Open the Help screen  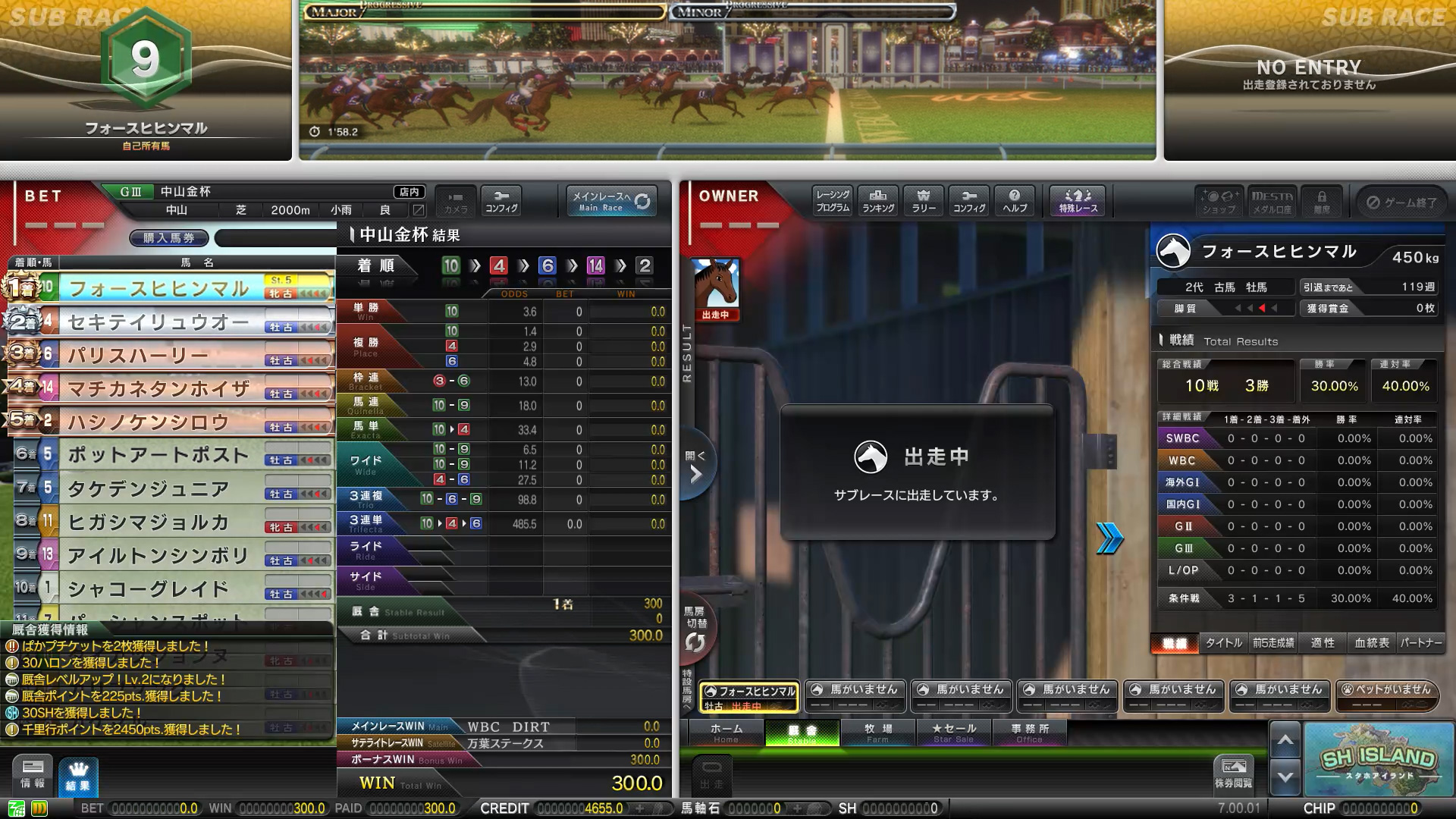1015,201
